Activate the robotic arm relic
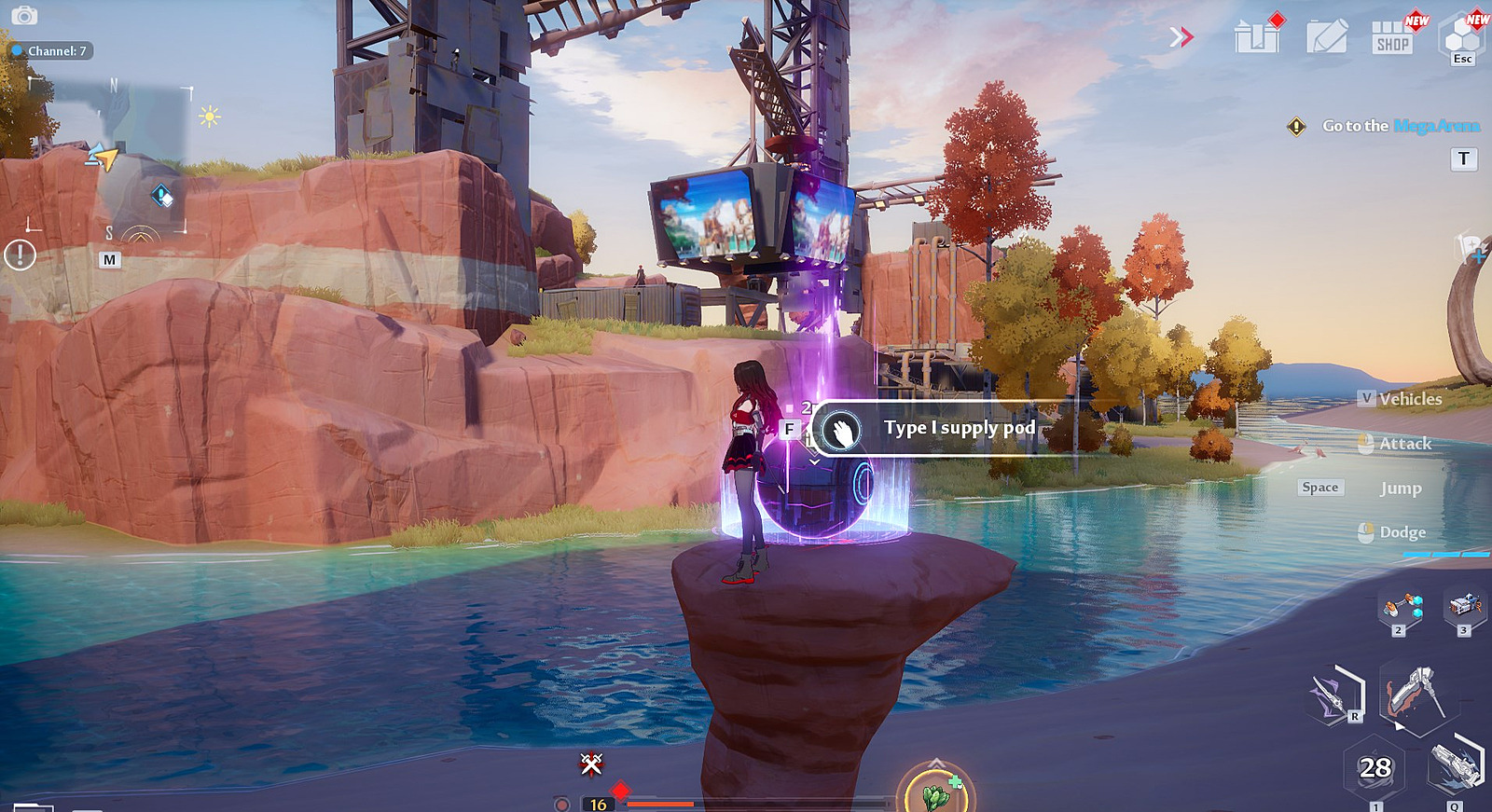The image size is (1492, 812). click(x=1402, y=608)
